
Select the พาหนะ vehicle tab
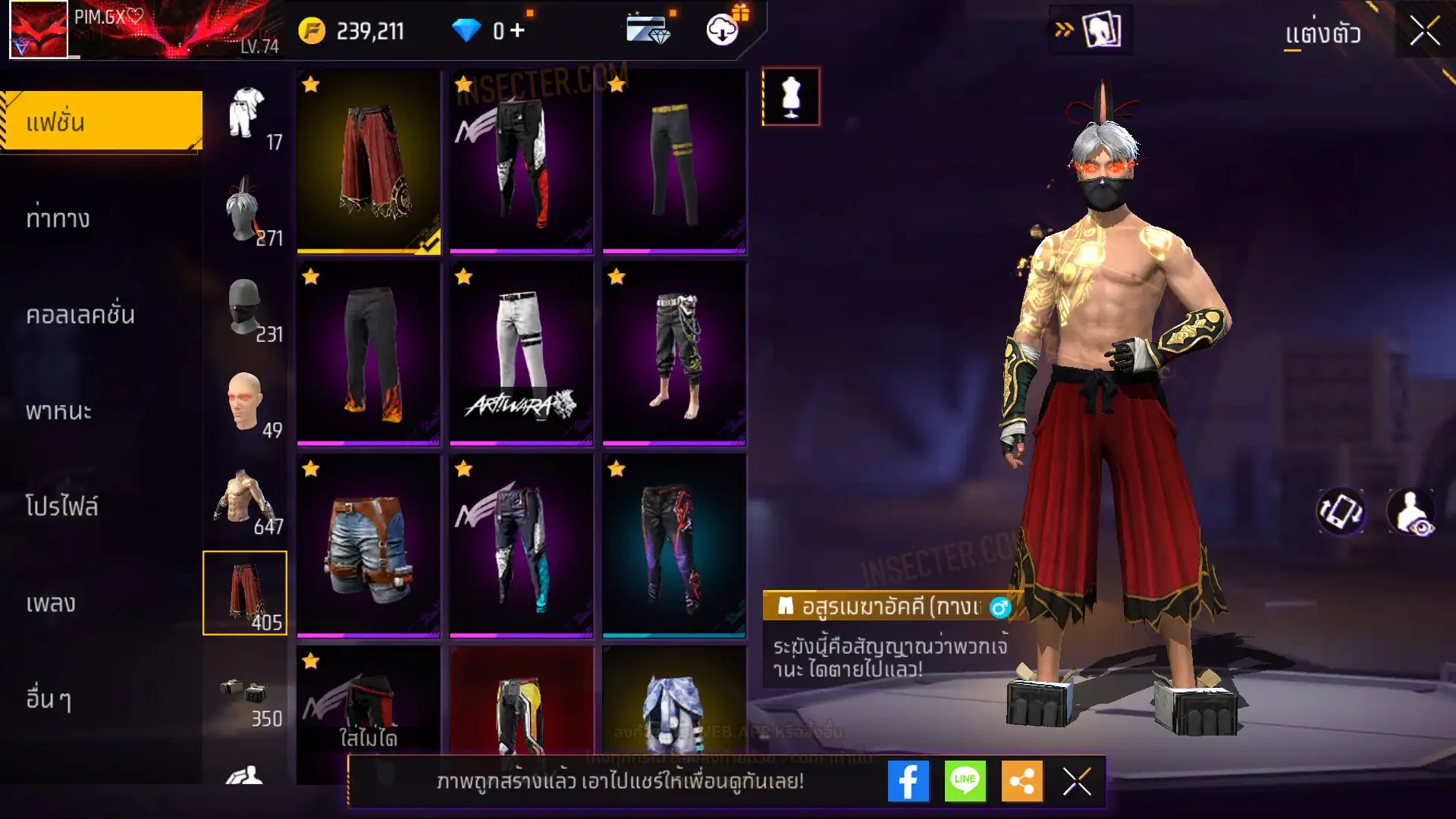58,411
